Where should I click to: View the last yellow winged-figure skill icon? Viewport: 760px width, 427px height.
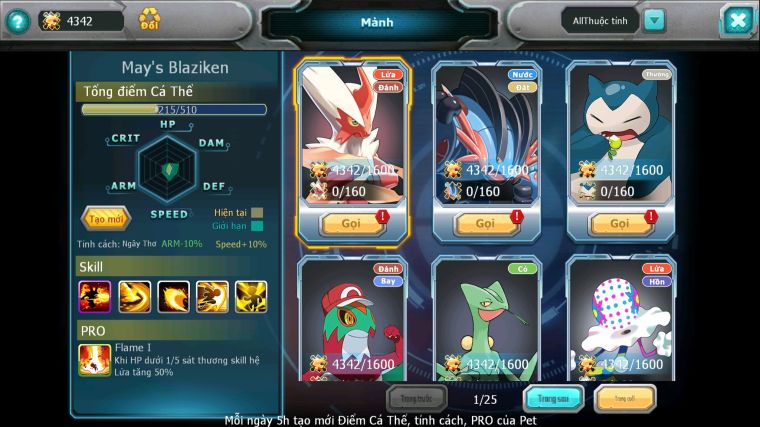(251, 296)
